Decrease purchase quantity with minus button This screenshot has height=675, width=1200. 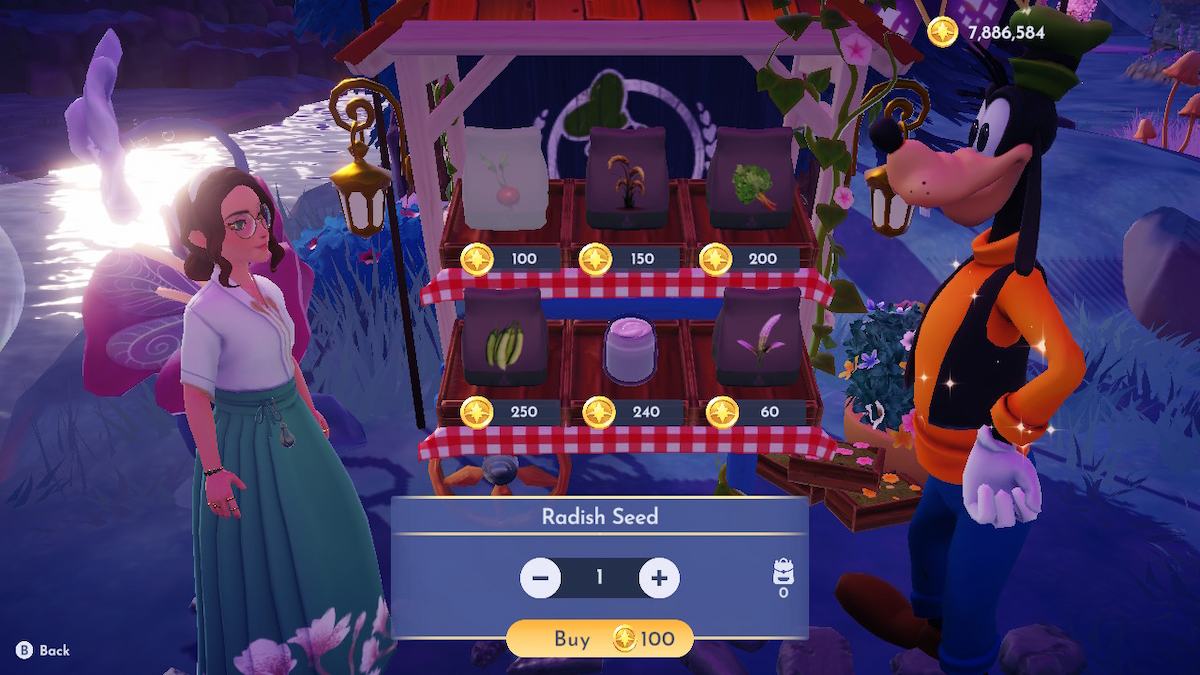[x=541, y=577]
